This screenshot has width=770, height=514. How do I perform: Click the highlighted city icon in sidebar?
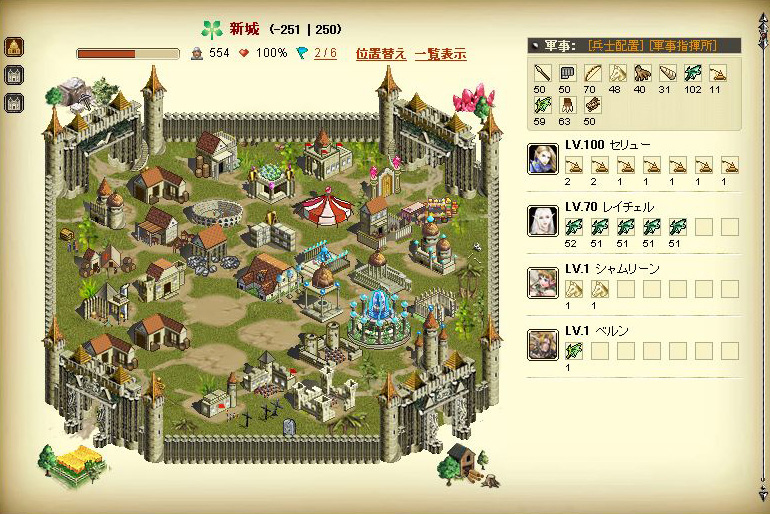(x=15, y=47)
